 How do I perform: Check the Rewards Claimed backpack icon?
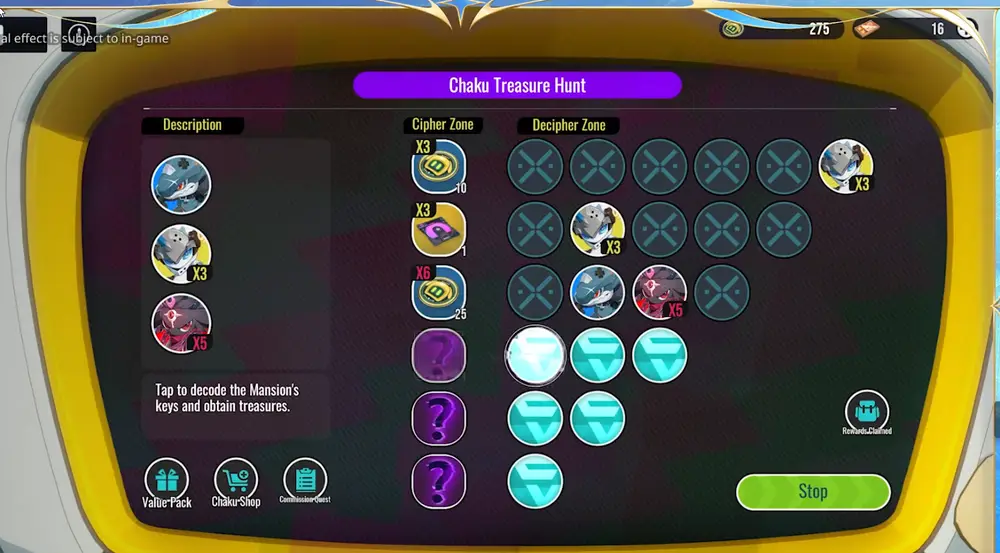(x=866, y=410)
